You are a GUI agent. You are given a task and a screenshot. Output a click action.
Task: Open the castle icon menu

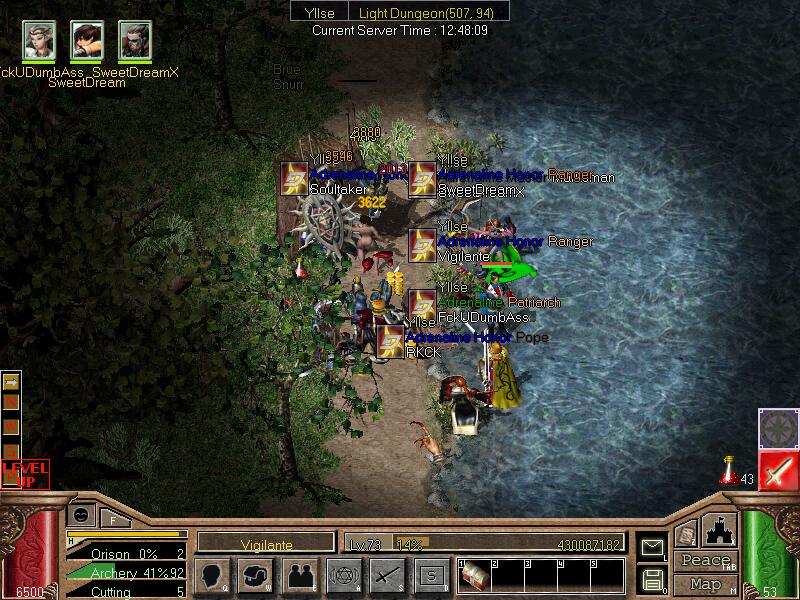[720, 530]
